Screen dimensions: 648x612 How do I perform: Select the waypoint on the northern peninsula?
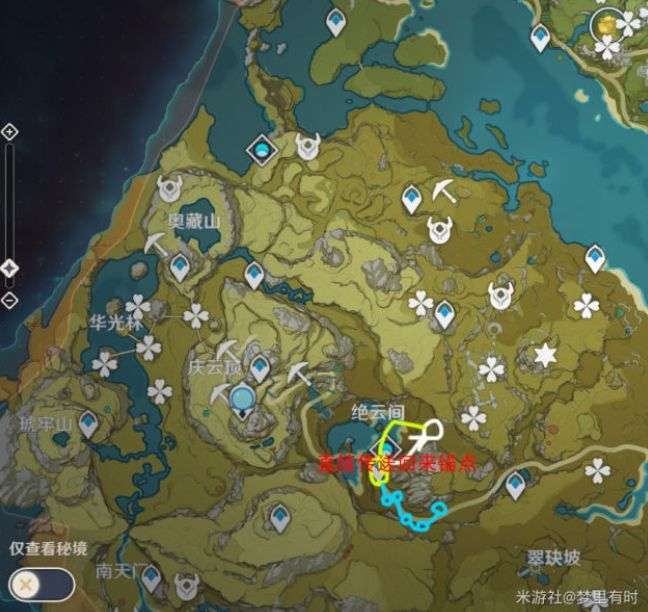click(x=335, y=20)
